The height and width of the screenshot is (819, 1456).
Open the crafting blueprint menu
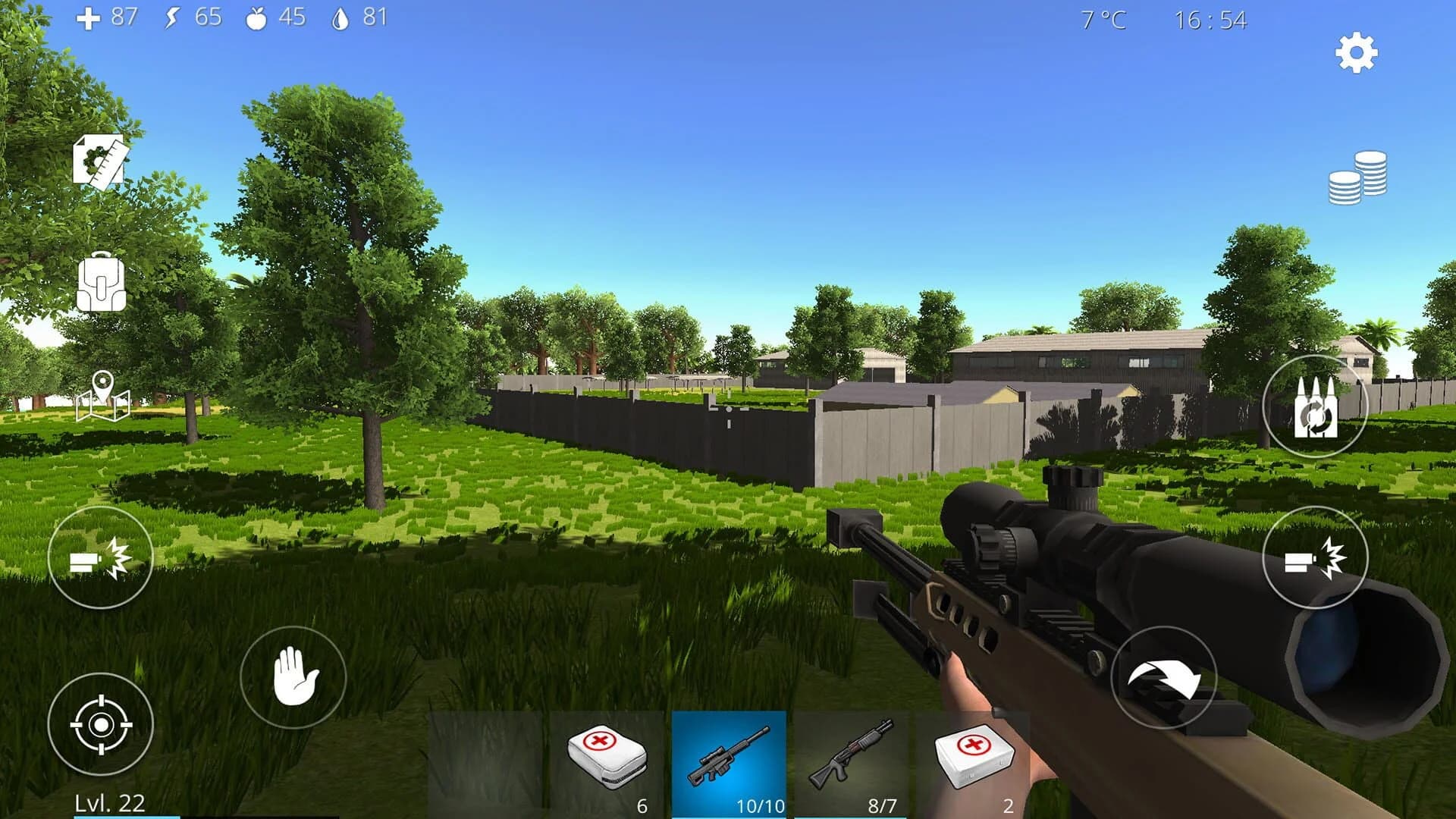[99, 162]
